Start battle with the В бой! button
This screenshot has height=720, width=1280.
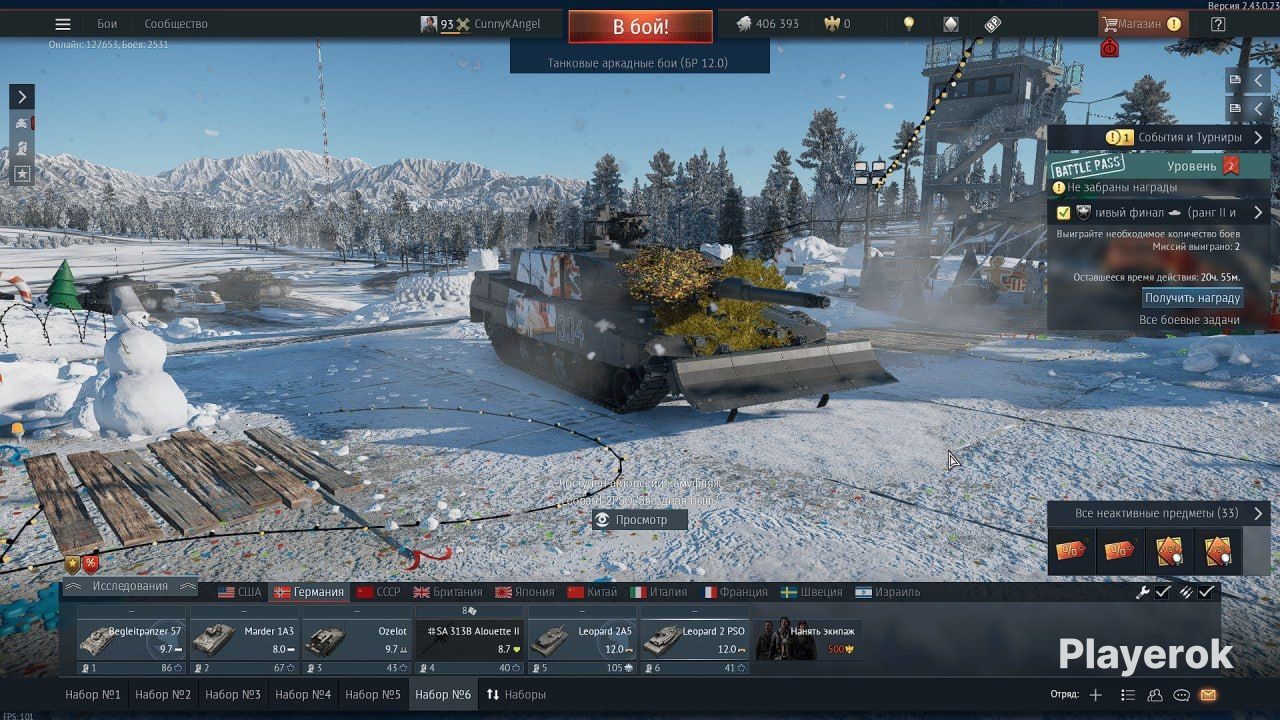click(640, 27)
